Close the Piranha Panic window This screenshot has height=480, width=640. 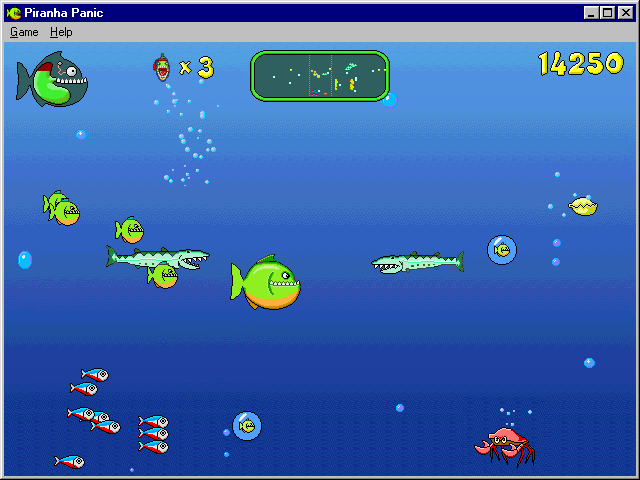point(625,13)
